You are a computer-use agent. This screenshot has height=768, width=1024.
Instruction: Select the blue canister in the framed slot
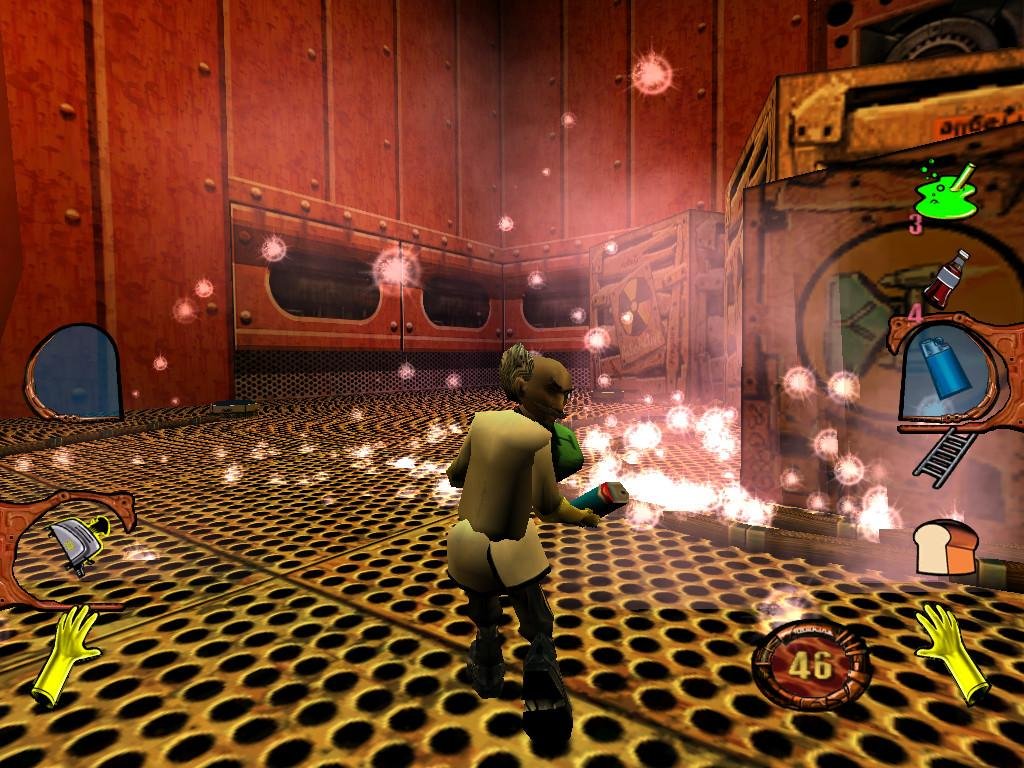coord(944,370)
